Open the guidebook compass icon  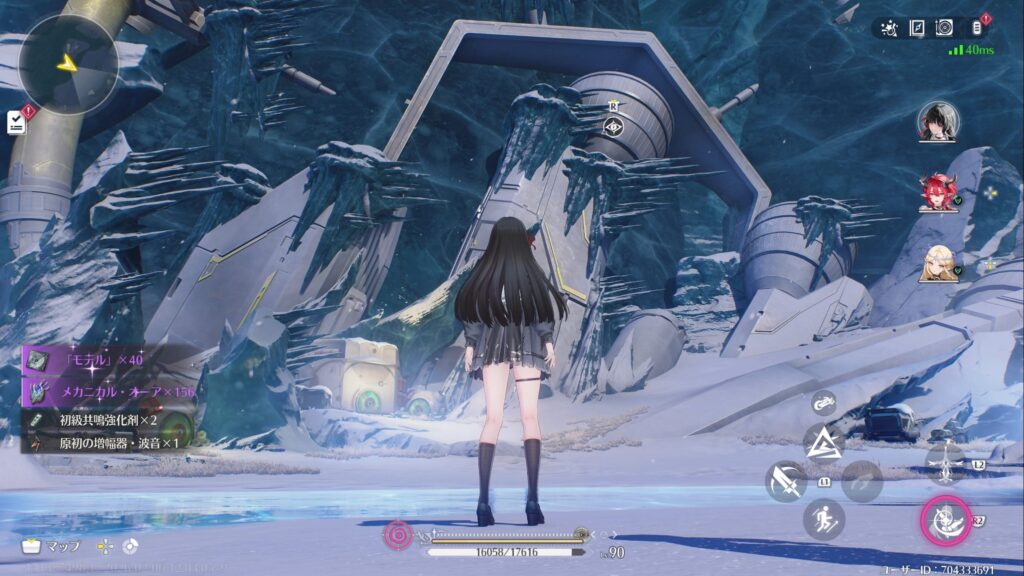pos(917,28)
